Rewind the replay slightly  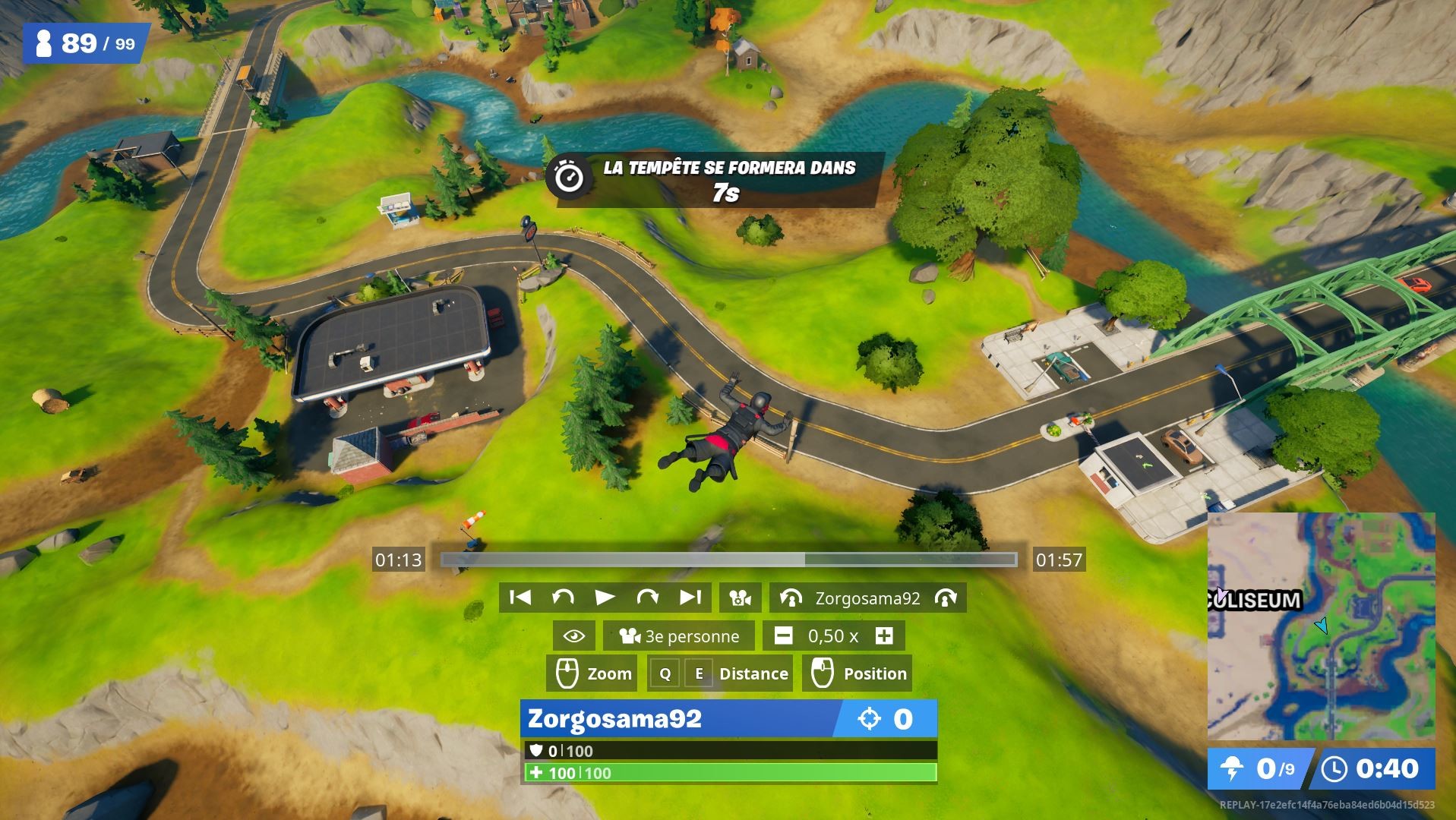pos(562,598)
